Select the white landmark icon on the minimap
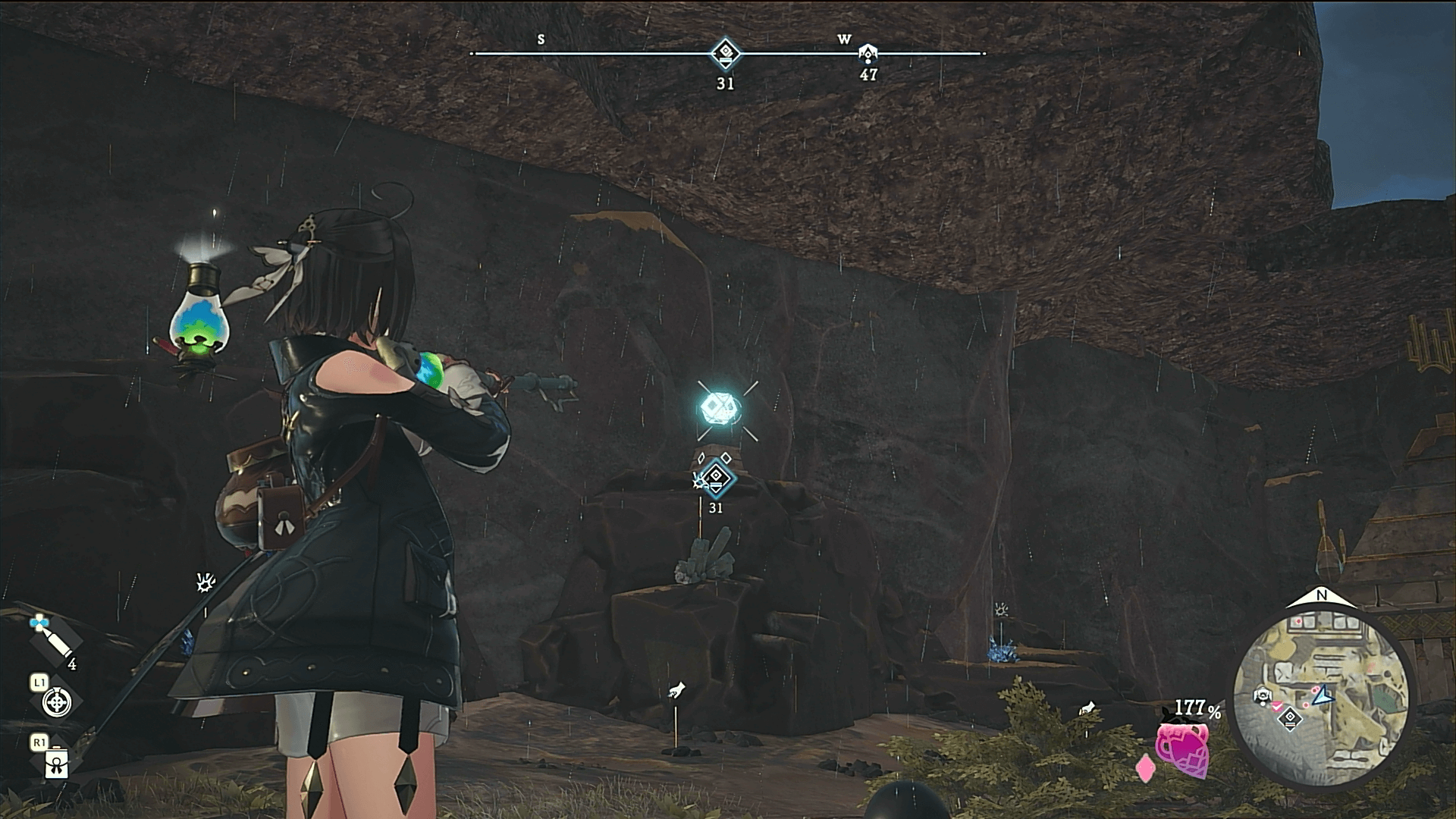1456x819 pixels. pyautogui.click(x=1262, y=695)
